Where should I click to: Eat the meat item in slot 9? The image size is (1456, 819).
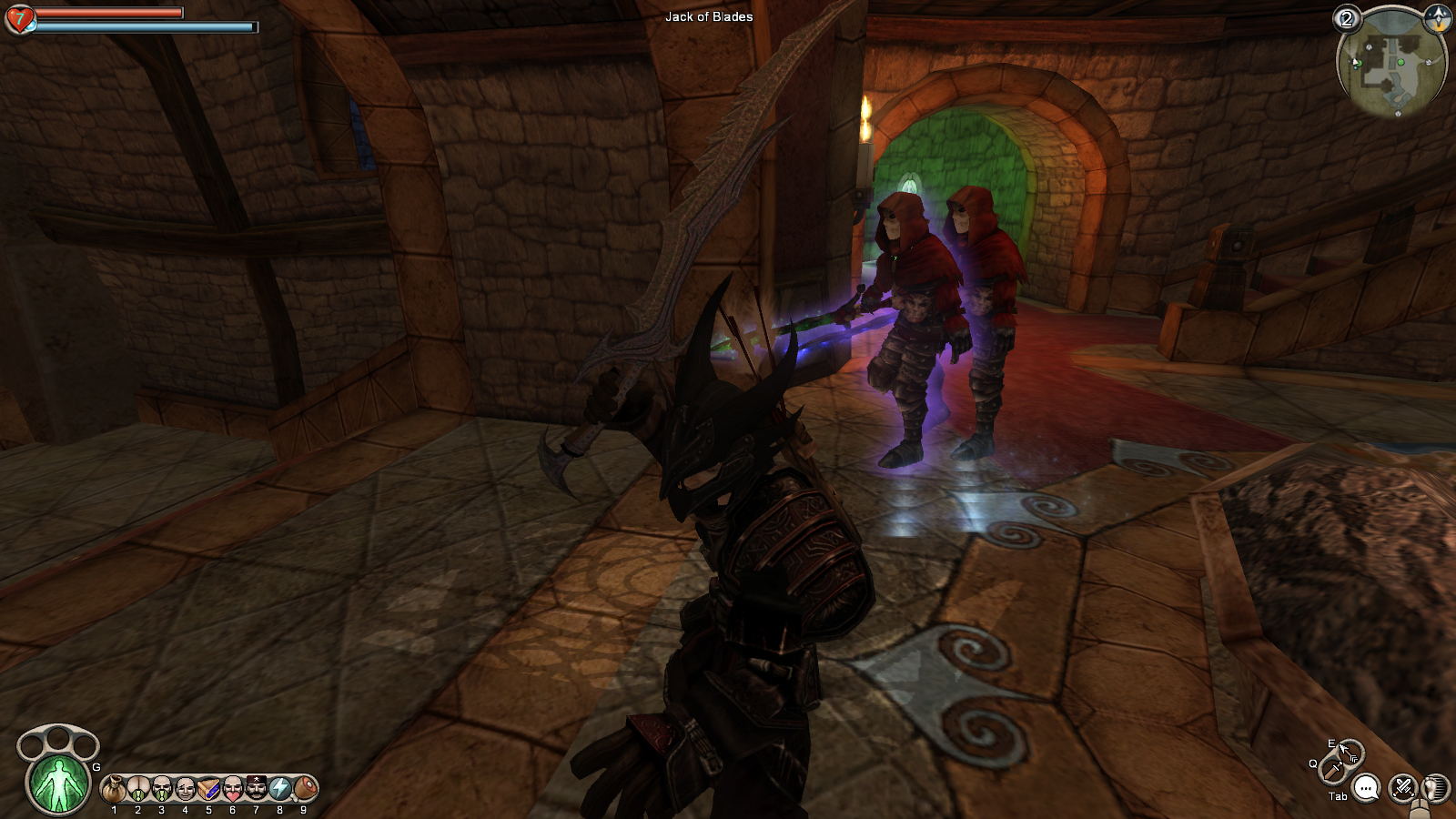click(x=304, y=788)
